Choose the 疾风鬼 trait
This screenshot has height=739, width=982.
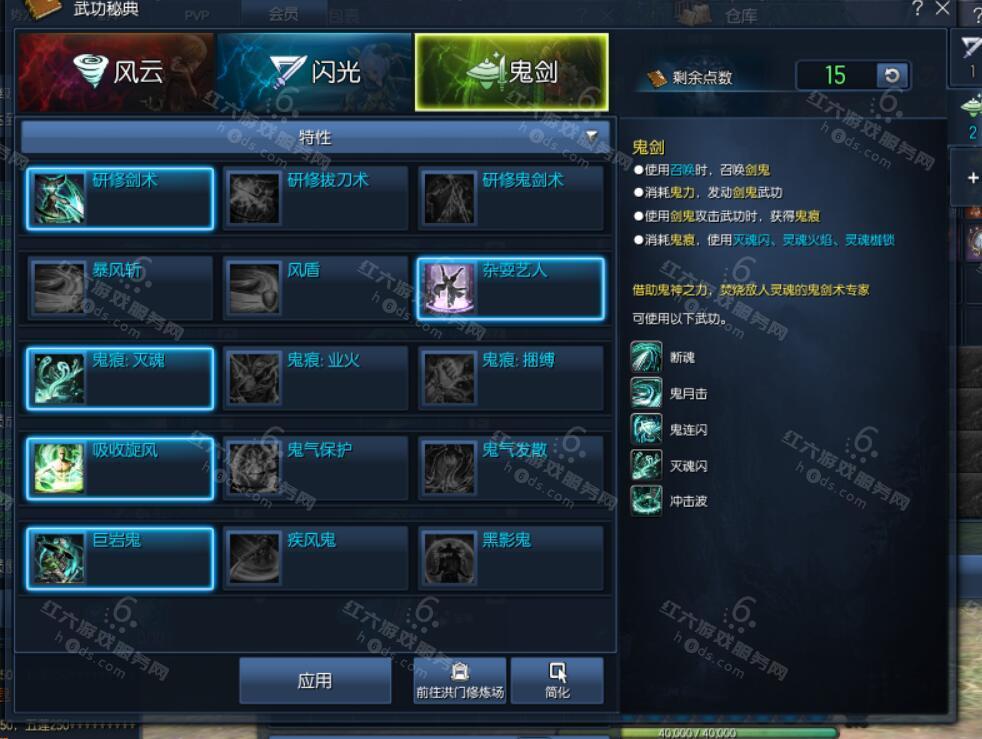point(315,558)
